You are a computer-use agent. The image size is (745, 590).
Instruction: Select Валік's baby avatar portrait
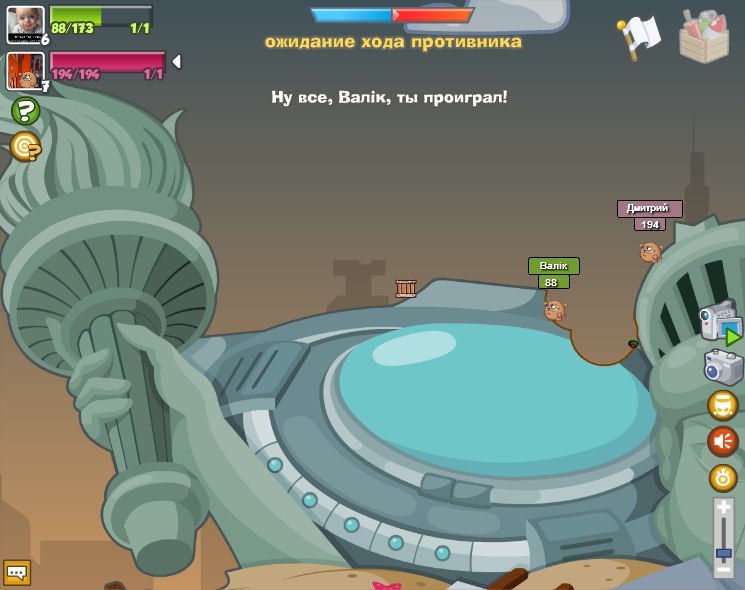25,25
